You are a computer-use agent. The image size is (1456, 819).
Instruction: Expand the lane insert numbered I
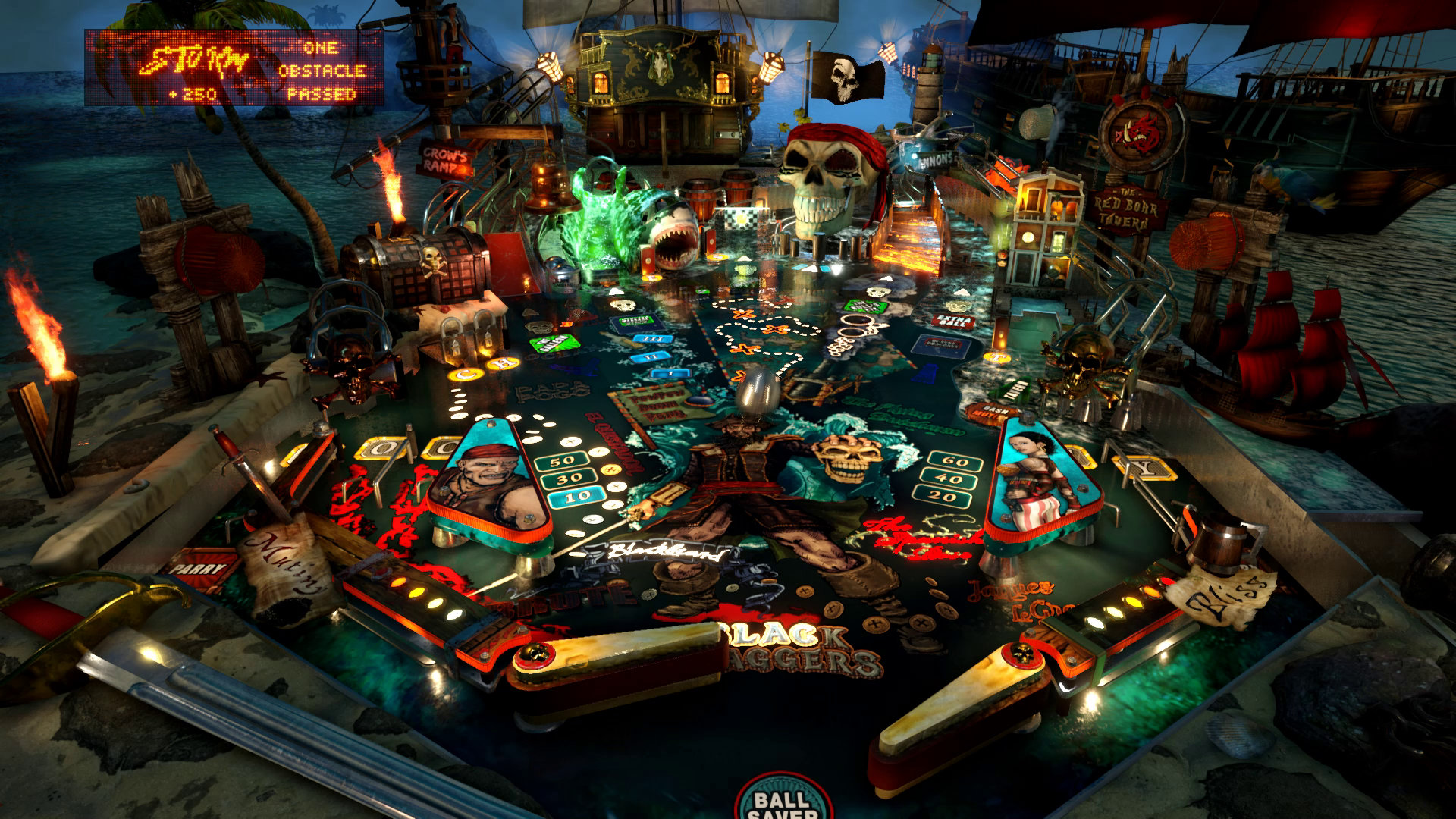(x=670, y=373)
